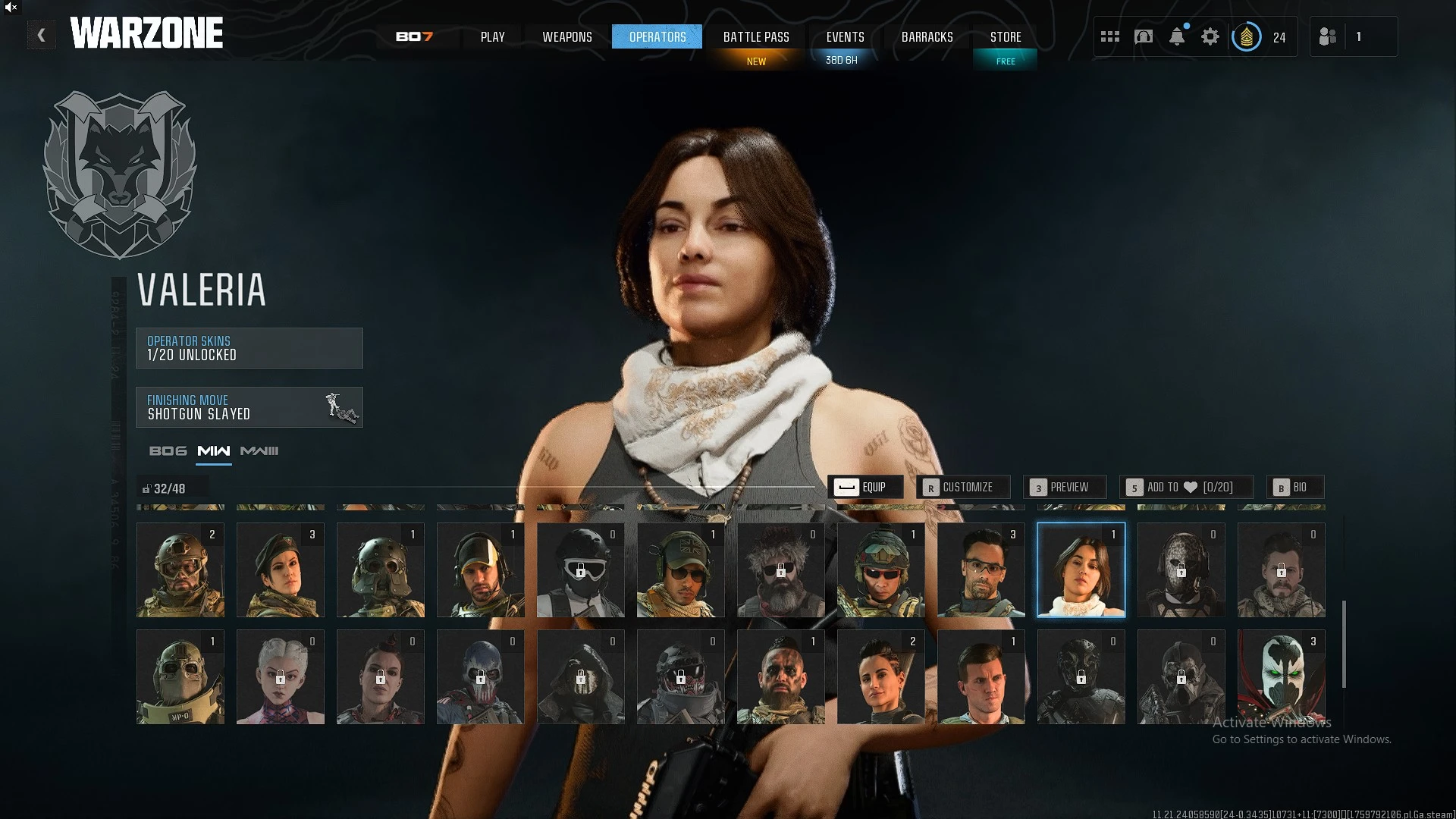View the operator Bio
The width and height of the screenshot is (1456, 819).
pos(1294,487)
